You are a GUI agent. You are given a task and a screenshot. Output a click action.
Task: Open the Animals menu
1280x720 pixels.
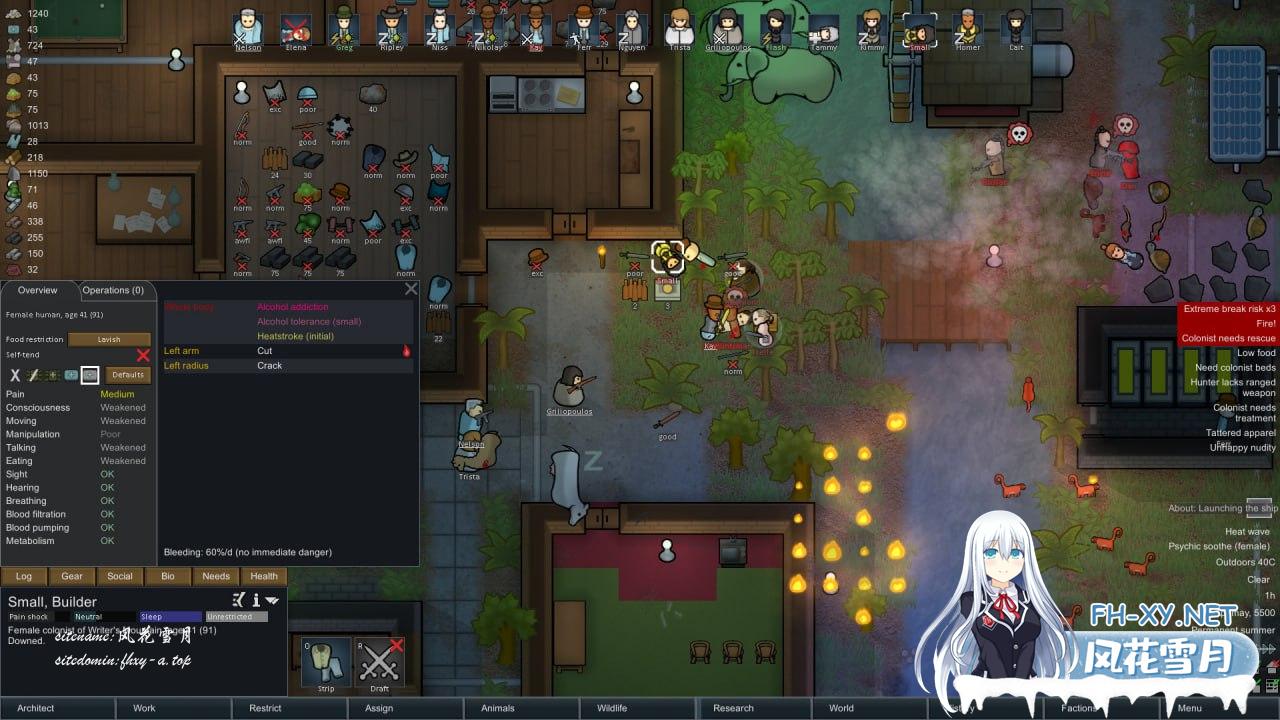click(x=497, y=708)
